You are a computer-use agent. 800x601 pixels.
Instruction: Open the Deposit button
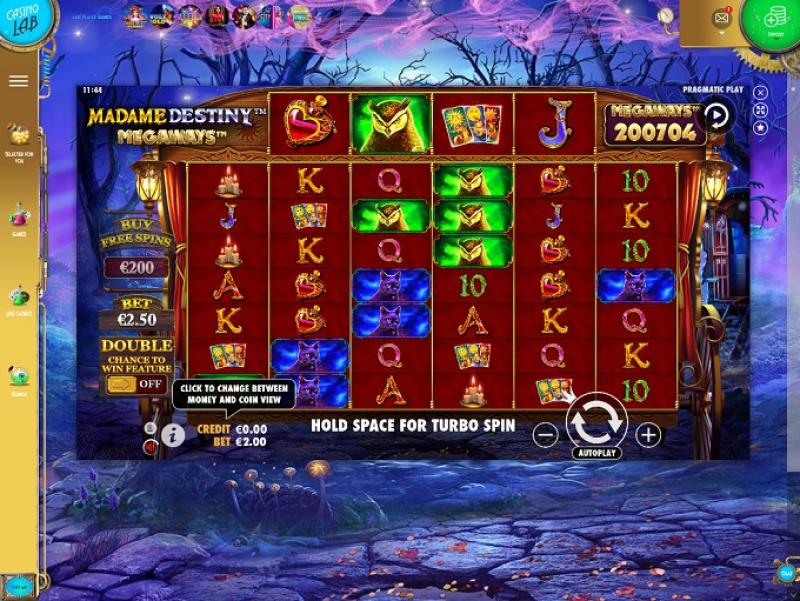pos(774,22)
